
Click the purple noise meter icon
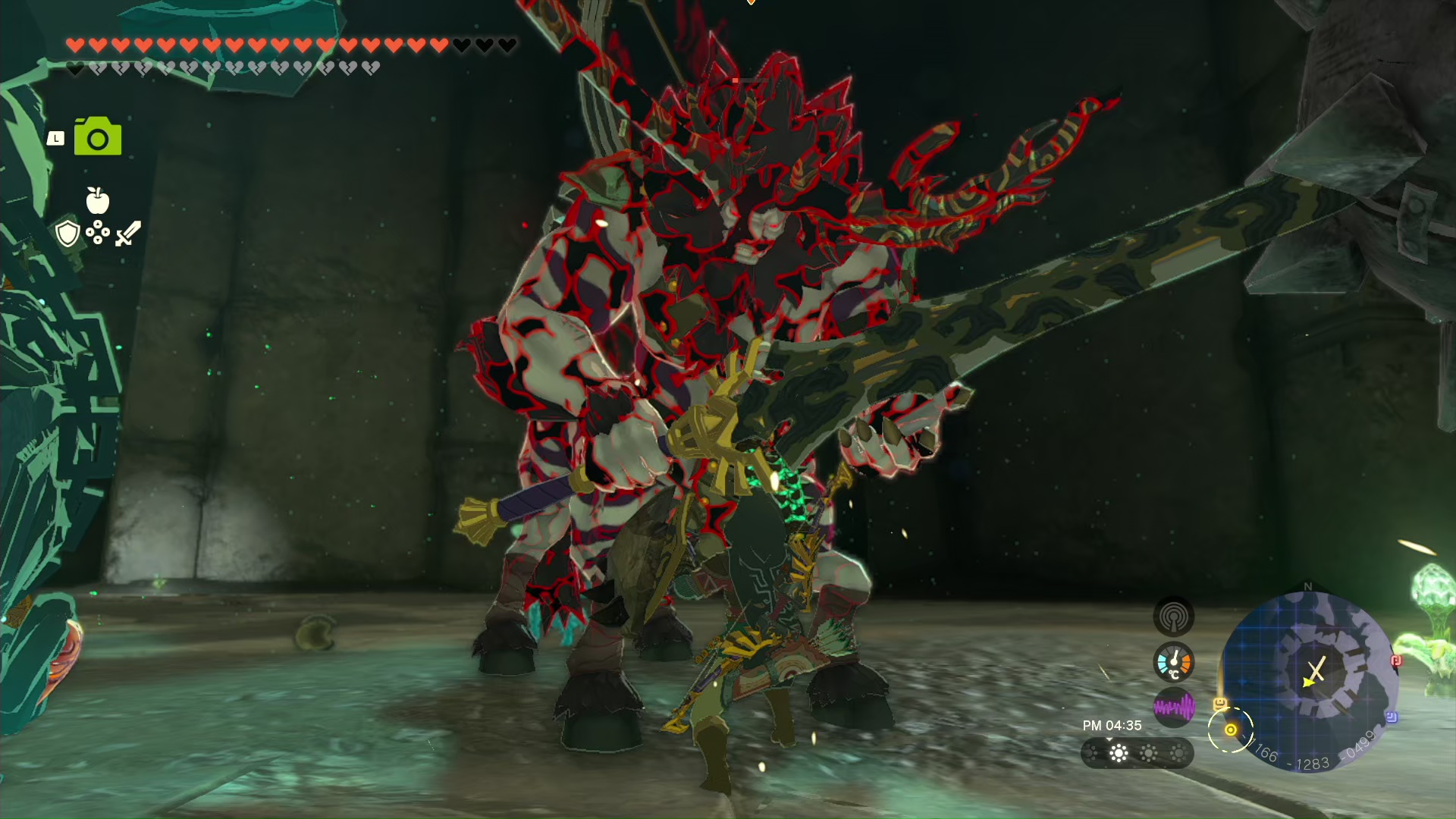(1173, 708)
